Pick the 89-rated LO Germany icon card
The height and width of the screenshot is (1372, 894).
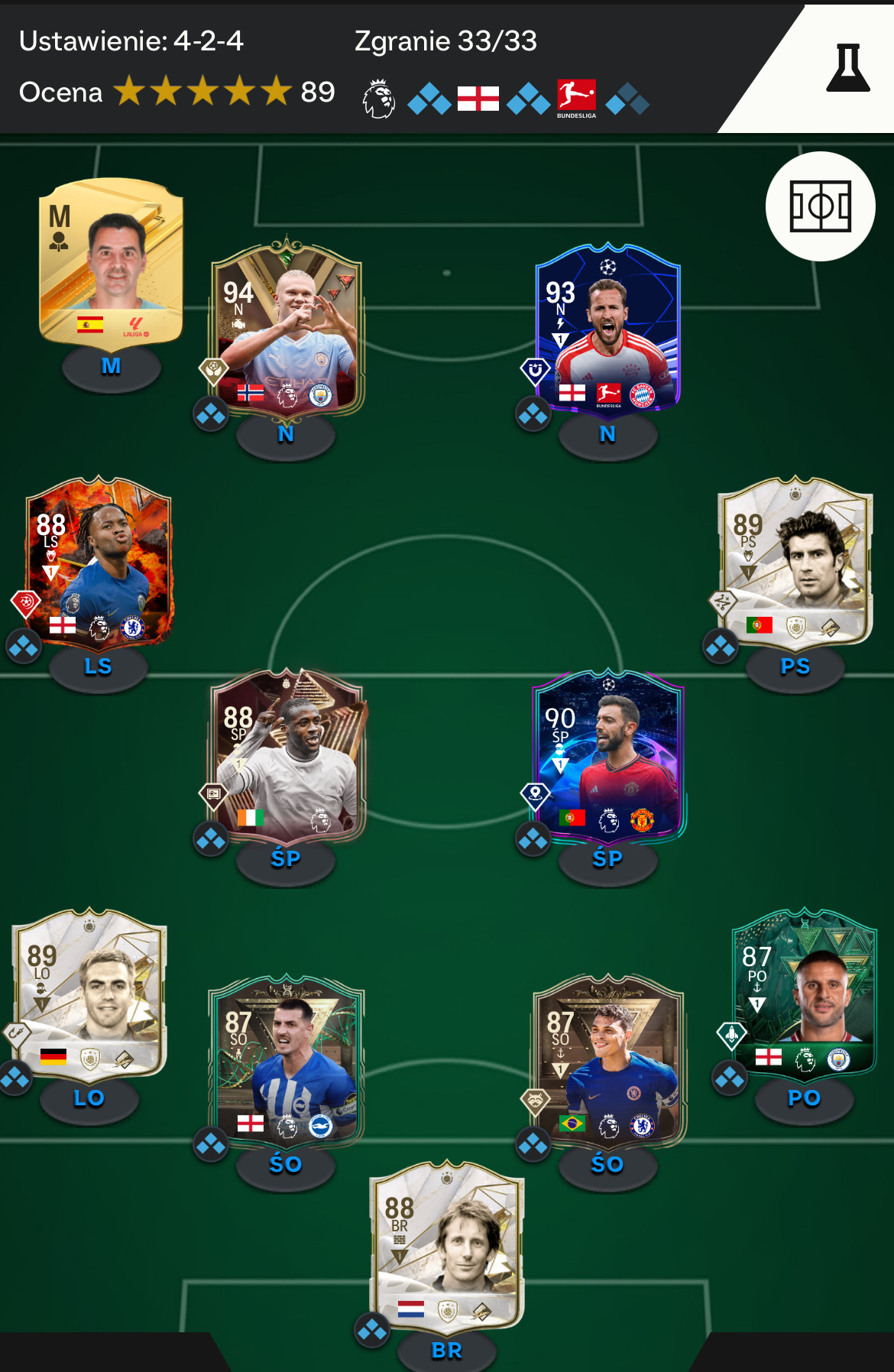pyautogui.click(x=89, y=994)
